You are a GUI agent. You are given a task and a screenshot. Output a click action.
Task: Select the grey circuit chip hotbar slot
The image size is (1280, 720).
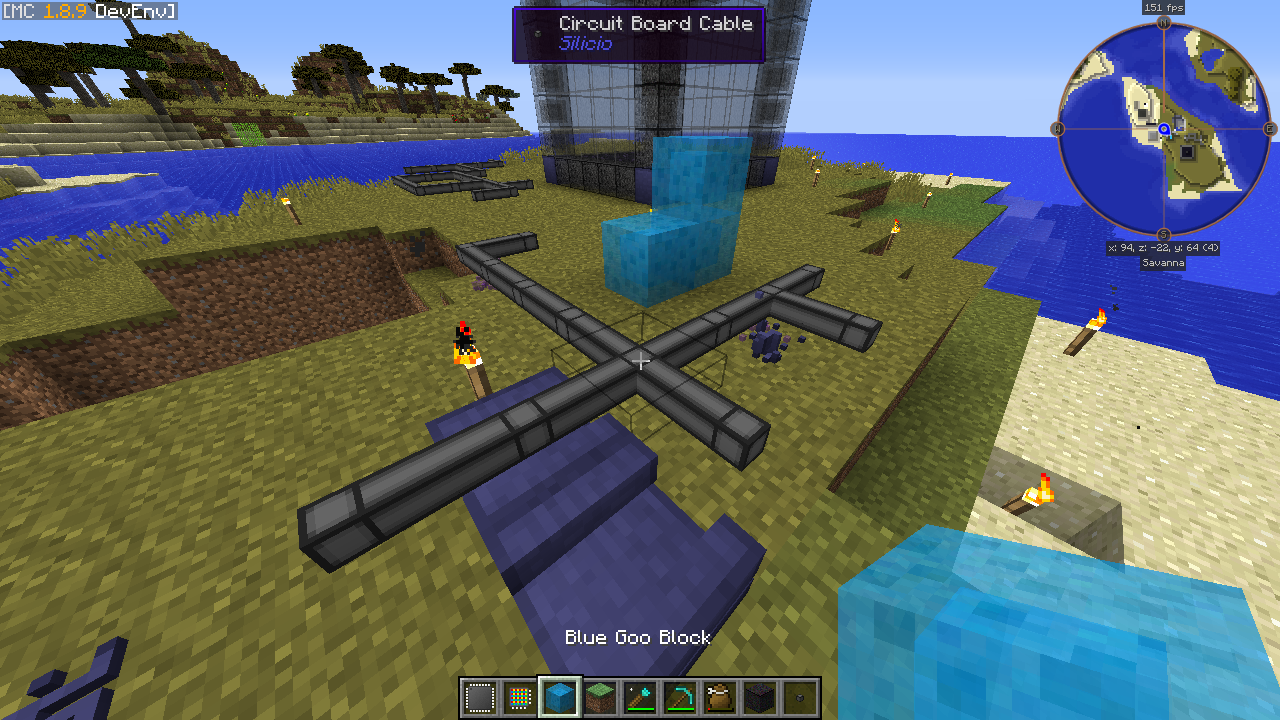(x=480, y=697)
